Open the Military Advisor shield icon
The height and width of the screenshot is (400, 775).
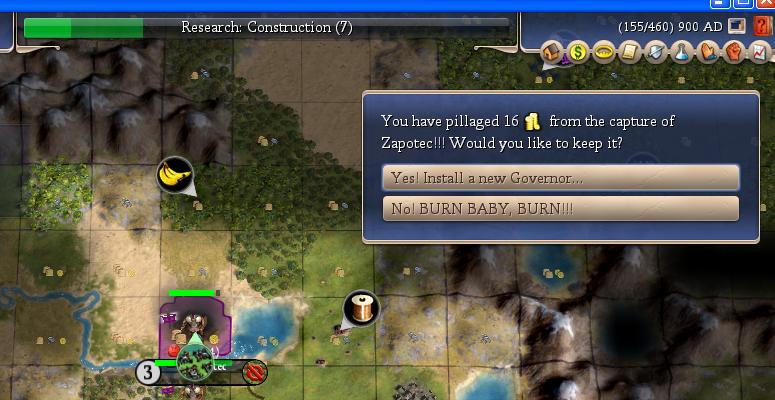(656, 52)
